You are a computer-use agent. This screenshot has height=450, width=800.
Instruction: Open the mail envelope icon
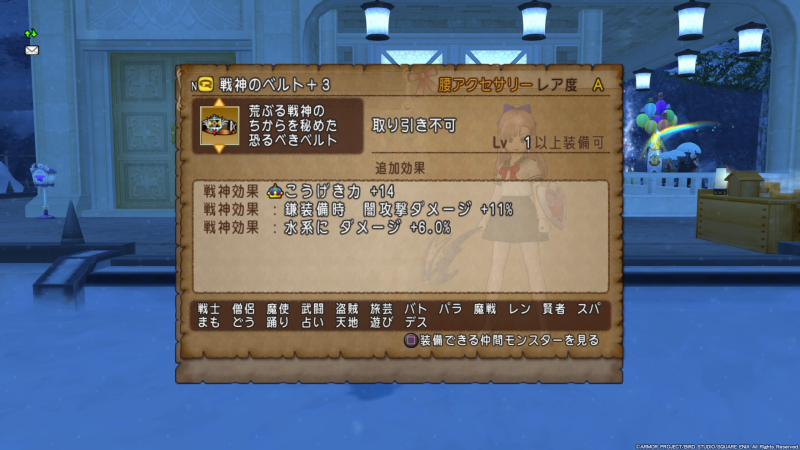point(32,49)
